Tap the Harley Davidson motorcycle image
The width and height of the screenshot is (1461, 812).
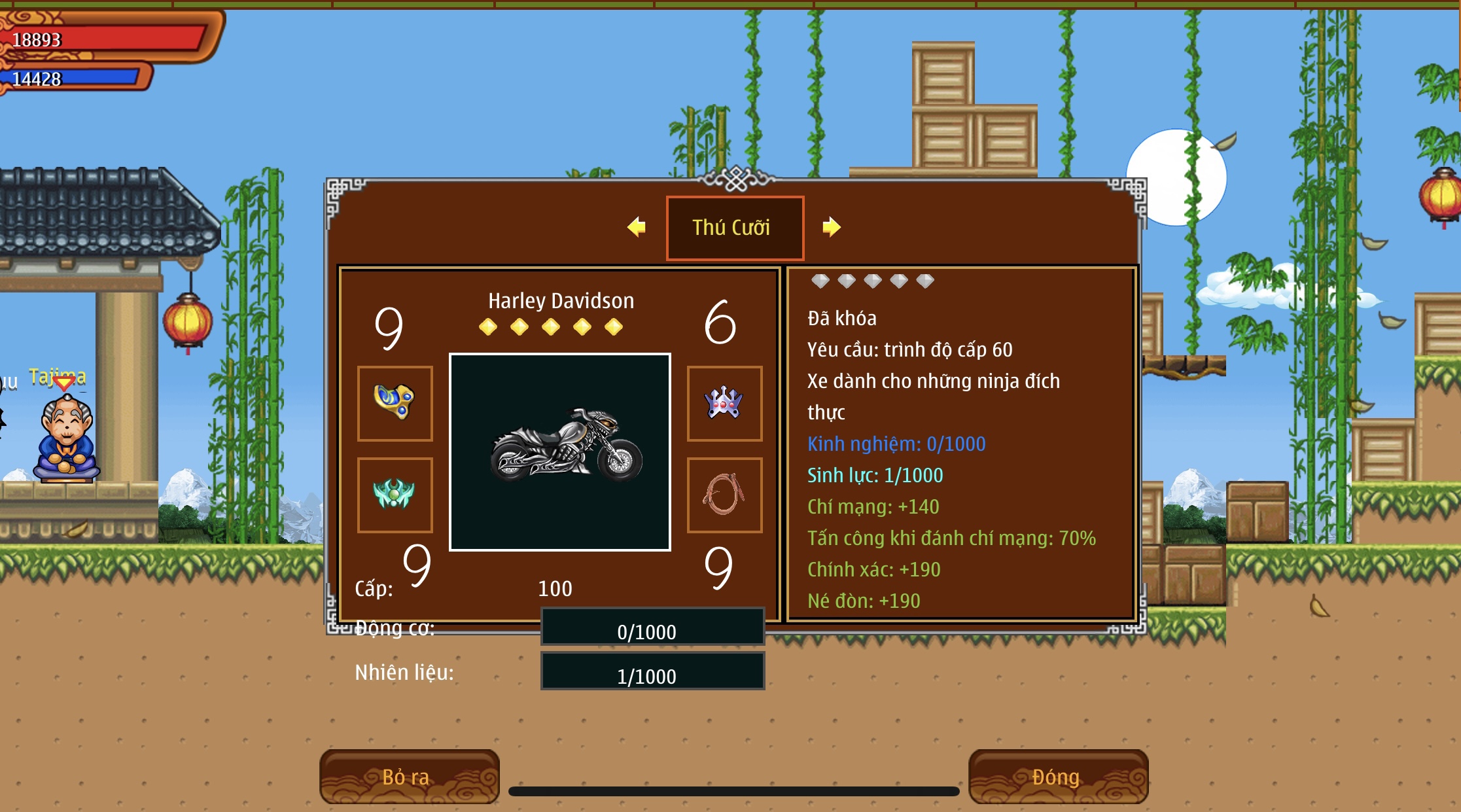[560, 451]
